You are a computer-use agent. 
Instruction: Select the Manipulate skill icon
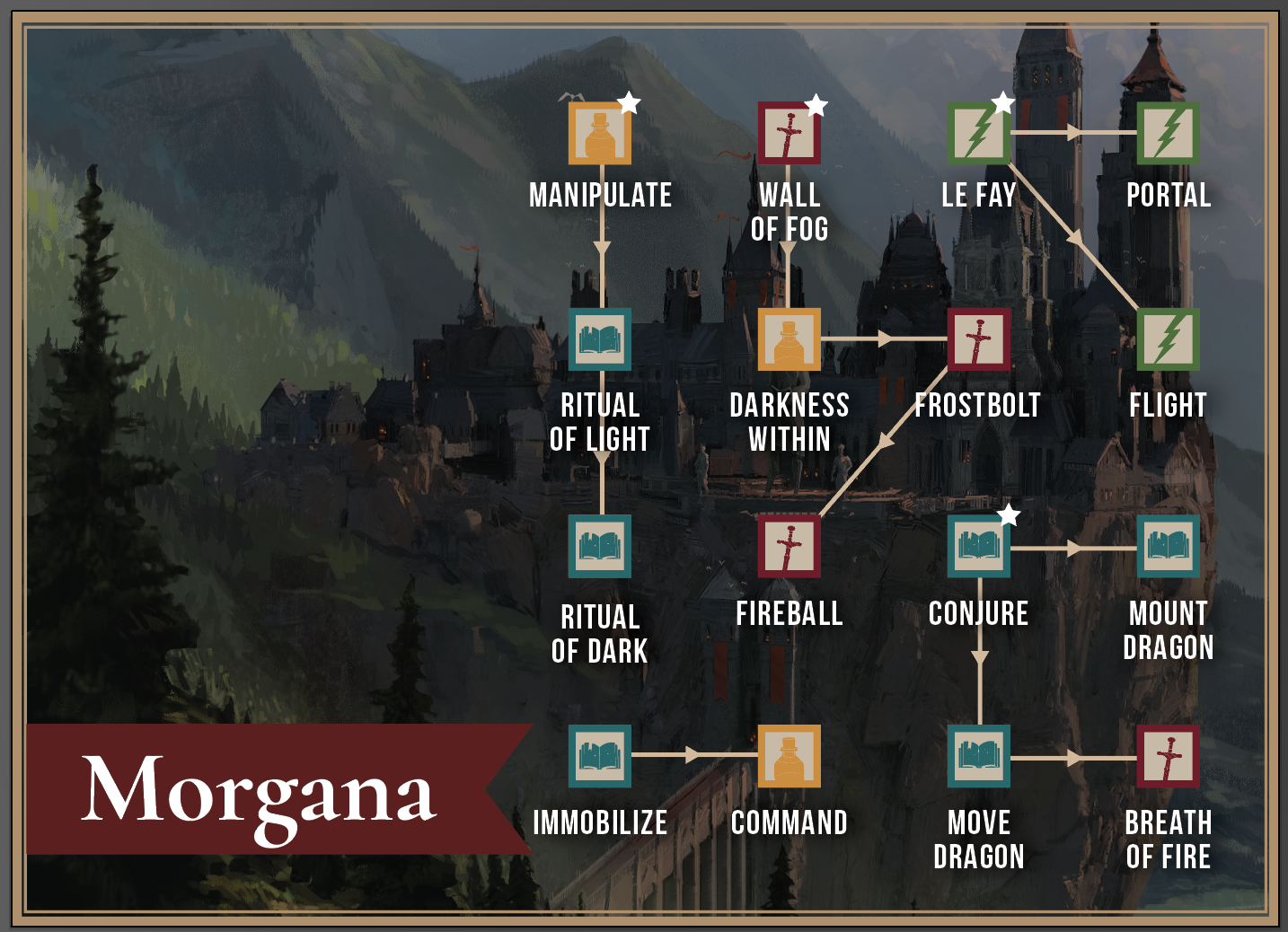click(600, 132)
